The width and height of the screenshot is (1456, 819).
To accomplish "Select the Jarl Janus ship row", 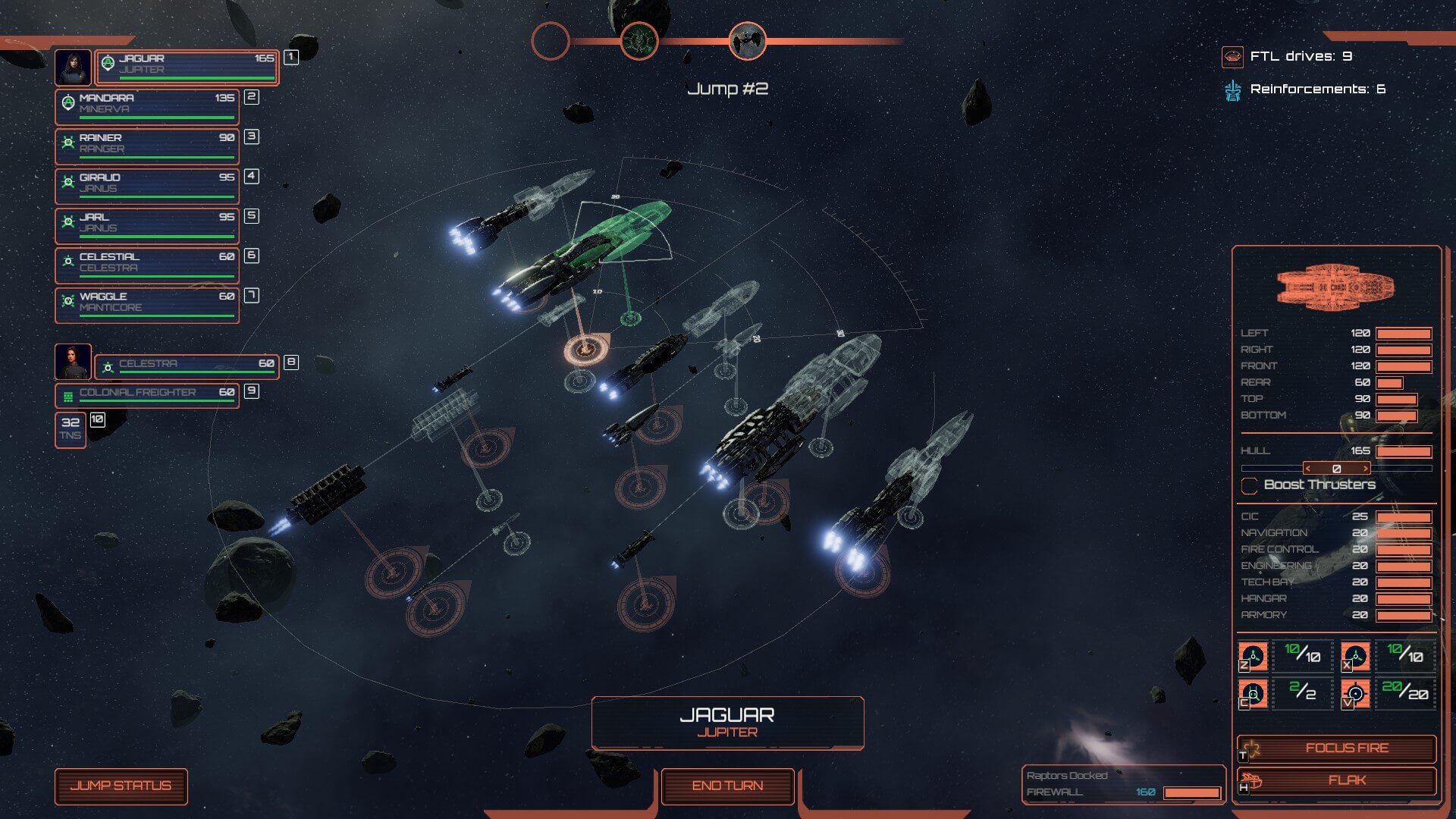I will point(147,225).
